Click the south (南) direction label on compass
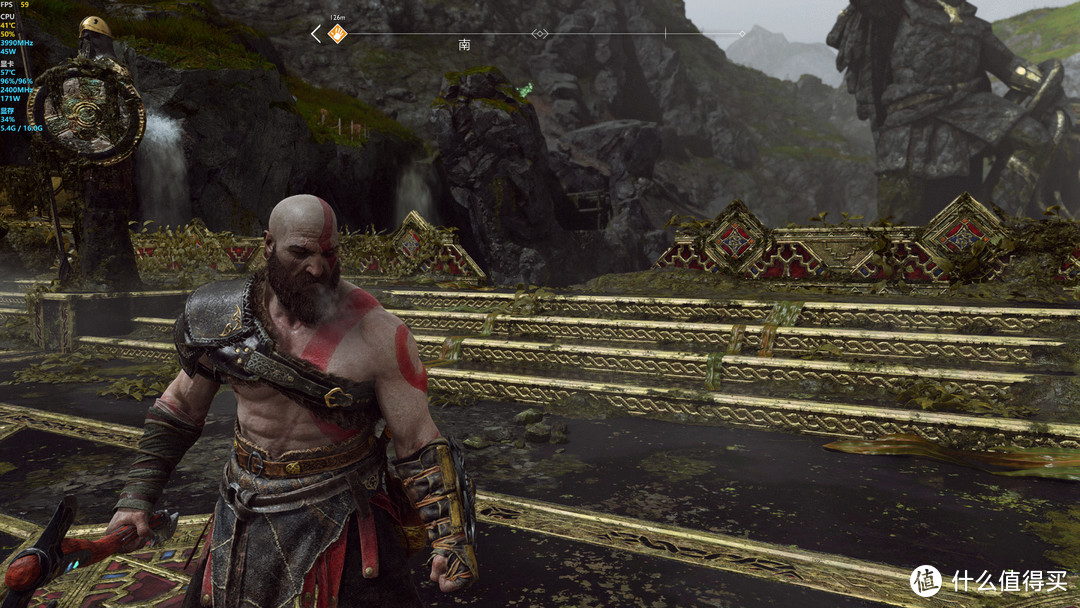 point(464,45)
